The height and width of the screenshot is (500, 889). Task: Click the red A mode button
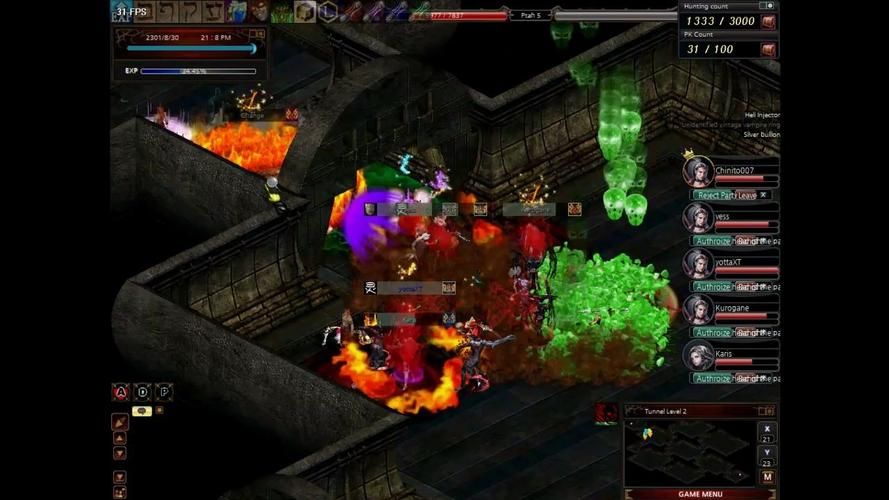121,392
